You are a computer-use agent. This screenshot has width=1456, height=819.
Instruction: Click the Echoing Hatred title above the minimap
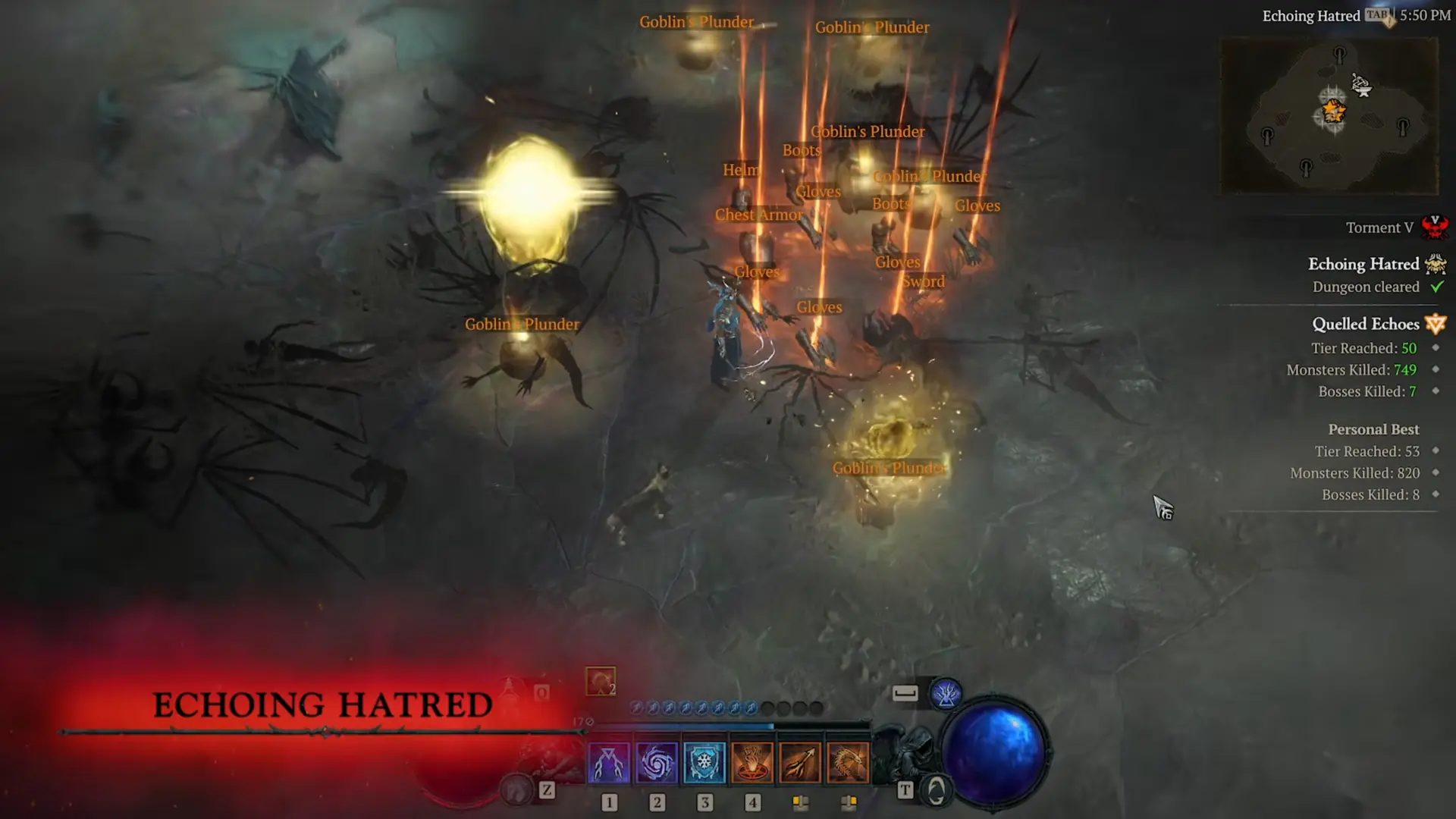coord(1311,16)
